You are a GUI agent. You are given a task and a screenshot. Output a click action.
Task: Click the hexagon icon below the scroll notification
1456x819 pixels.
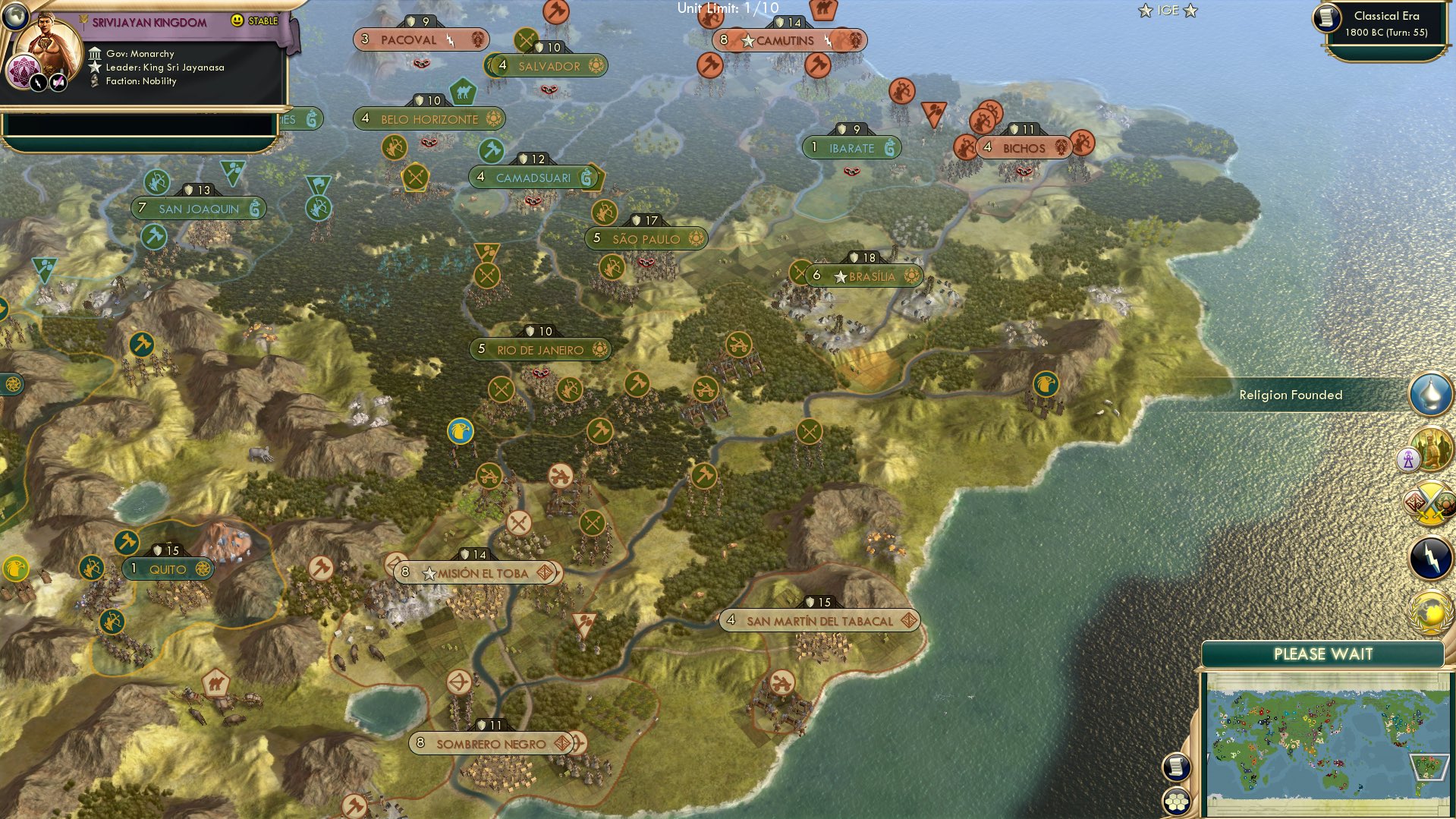pos(1177,799)
